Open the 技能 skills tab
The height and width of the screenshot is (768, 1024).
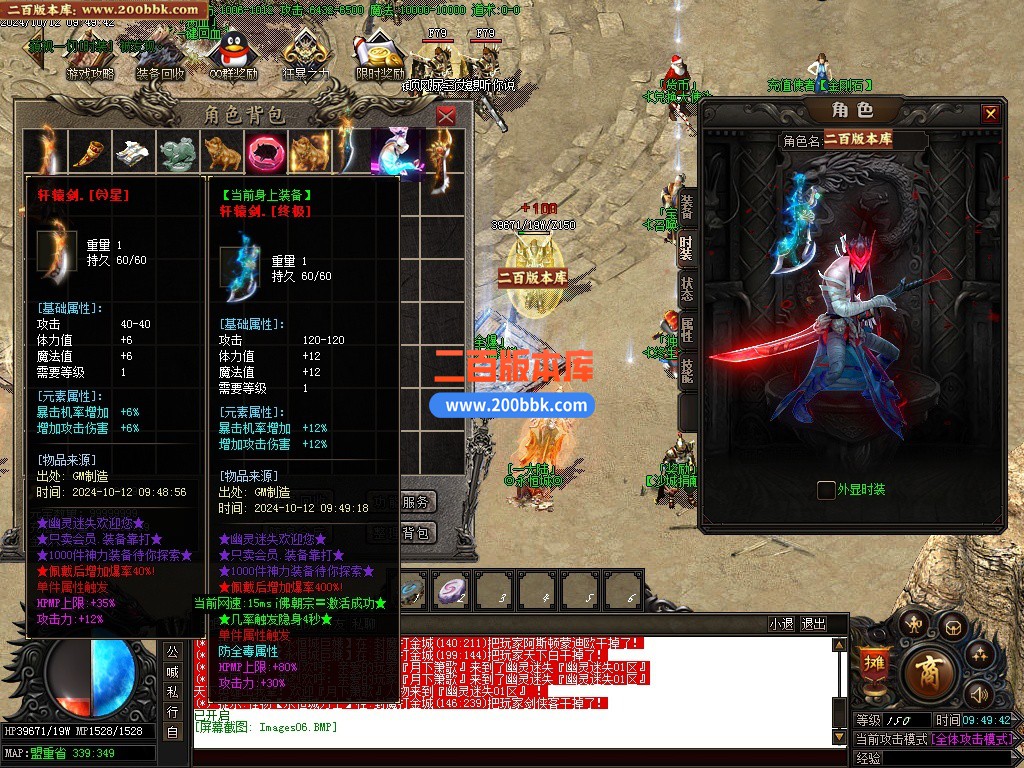click(686, 371)
